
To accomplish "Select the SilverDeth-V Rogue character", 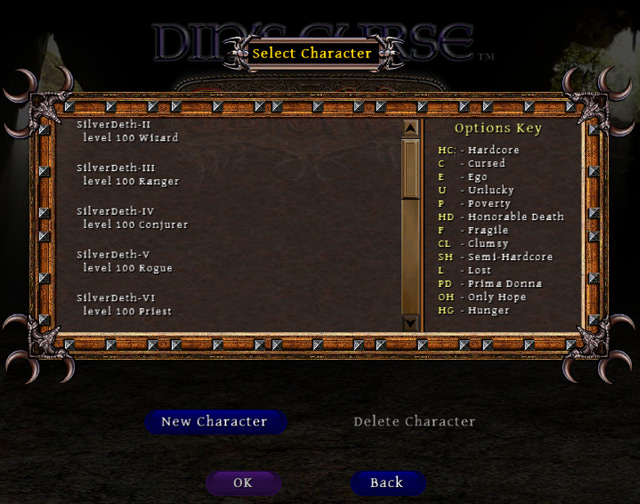I will point(125,261).
